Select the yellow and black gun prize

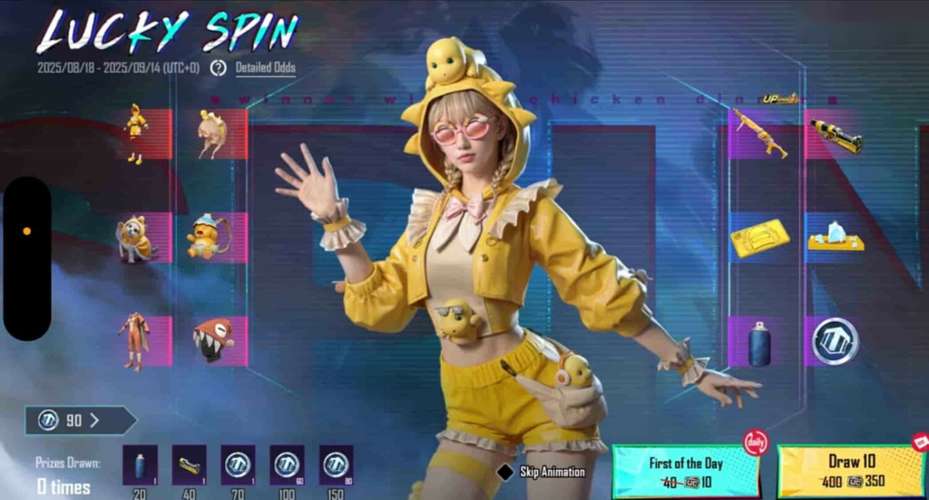(x=835, y=135)
